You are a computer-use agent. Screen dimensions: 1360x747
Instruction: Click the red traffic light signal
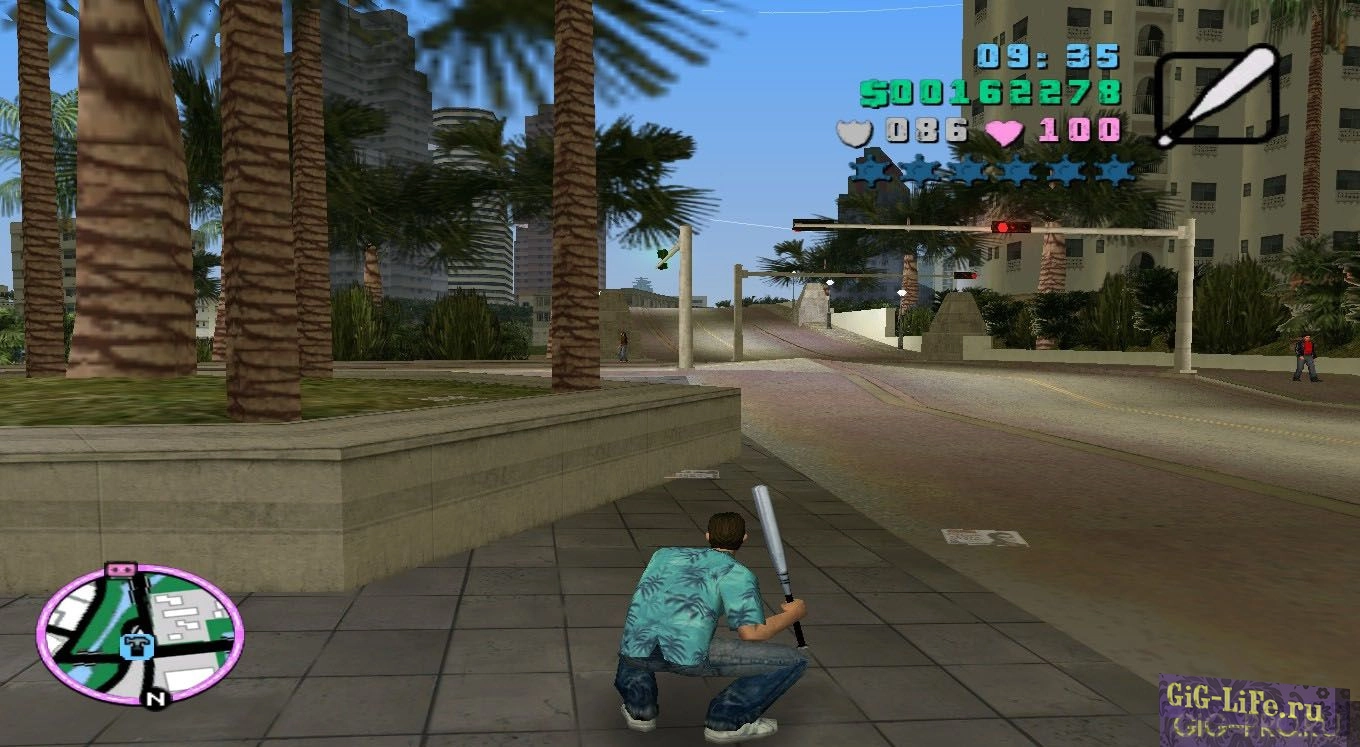pos(1000,226)
